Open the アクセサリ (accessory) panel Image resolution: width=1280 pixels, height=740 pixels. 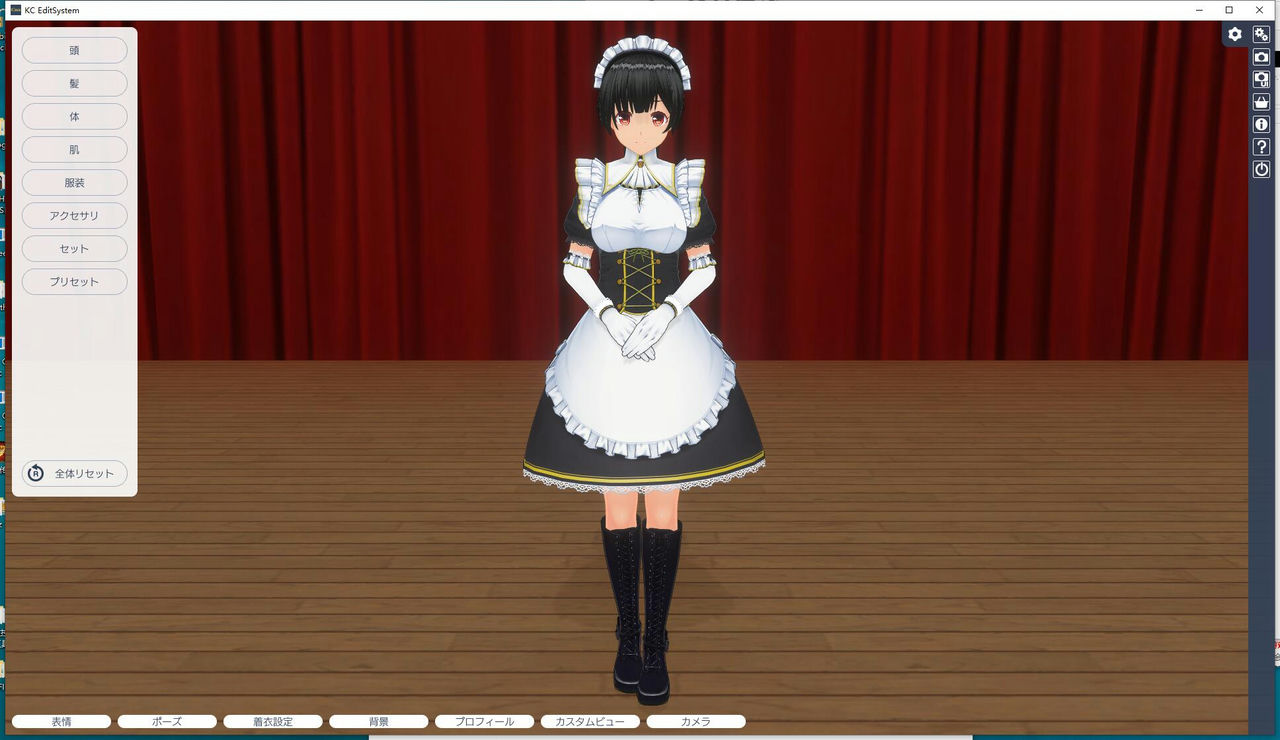pos(74,215)
